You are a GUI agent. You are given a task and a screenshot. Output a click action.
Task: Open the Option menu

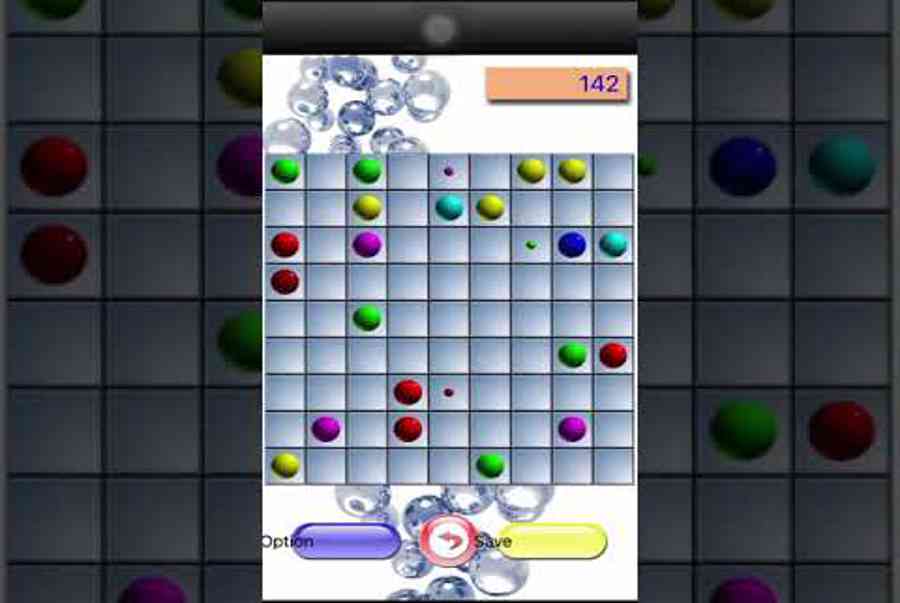pyautogui.click(x=345, y=541)
